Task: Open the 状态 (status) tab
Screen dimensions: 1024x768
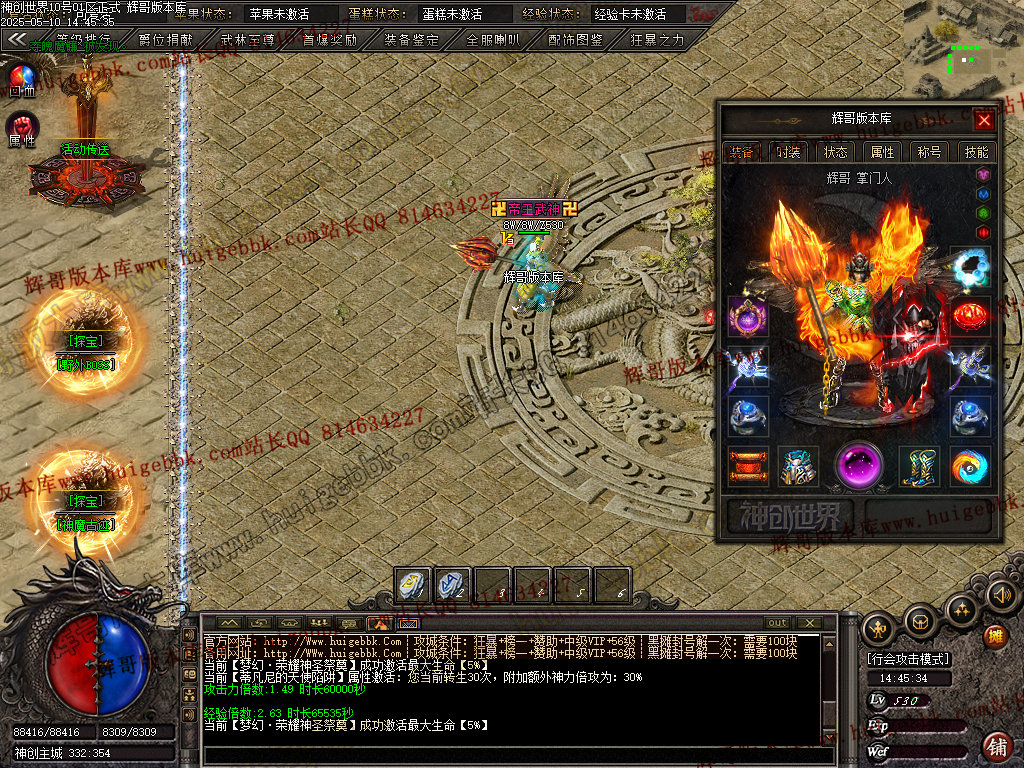Action: (x=835, y=152)
